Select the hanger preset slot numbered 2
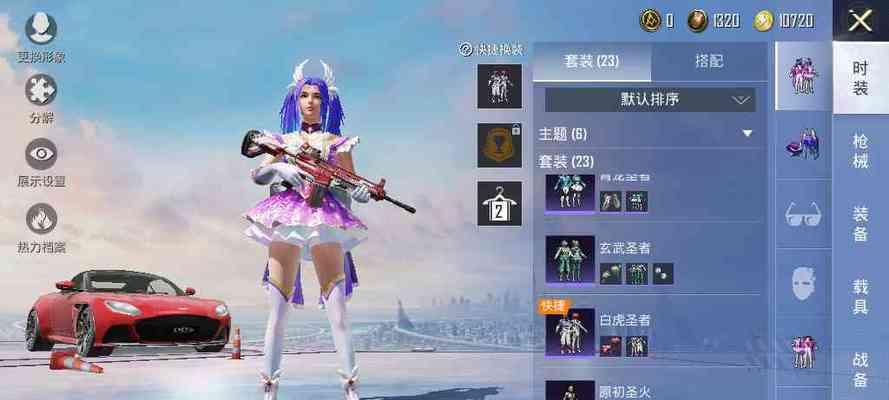 click(x=499, y=204)
